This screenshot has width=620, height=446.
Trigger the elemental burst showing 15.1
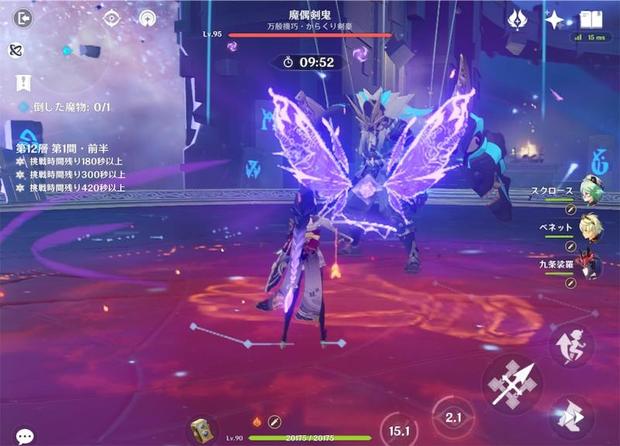[x=401, y=431]
